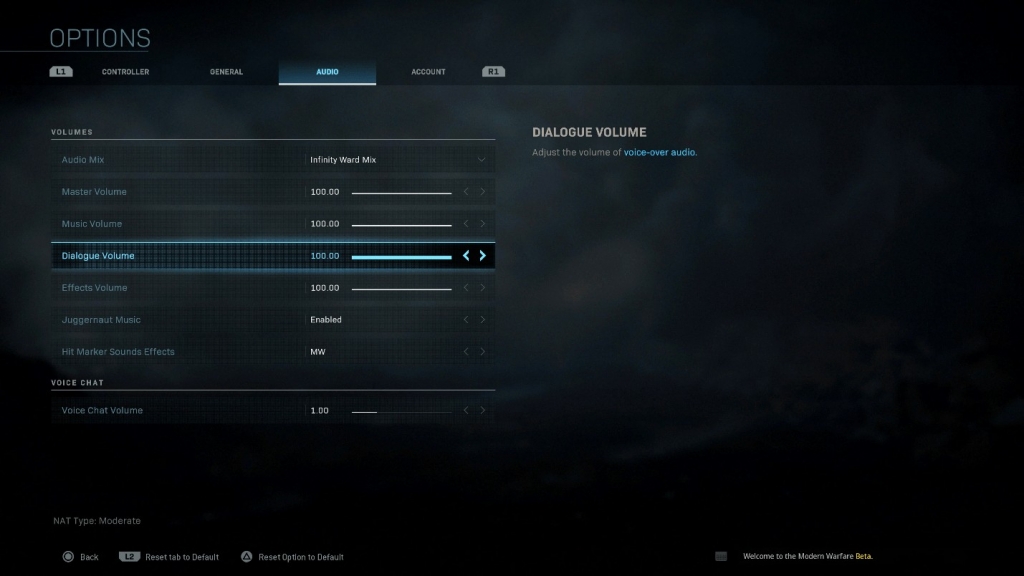Toggle Juggernaut Music with right arrow
The width and height of the screenshot is (1024, 576).
(x=483, y=320)
